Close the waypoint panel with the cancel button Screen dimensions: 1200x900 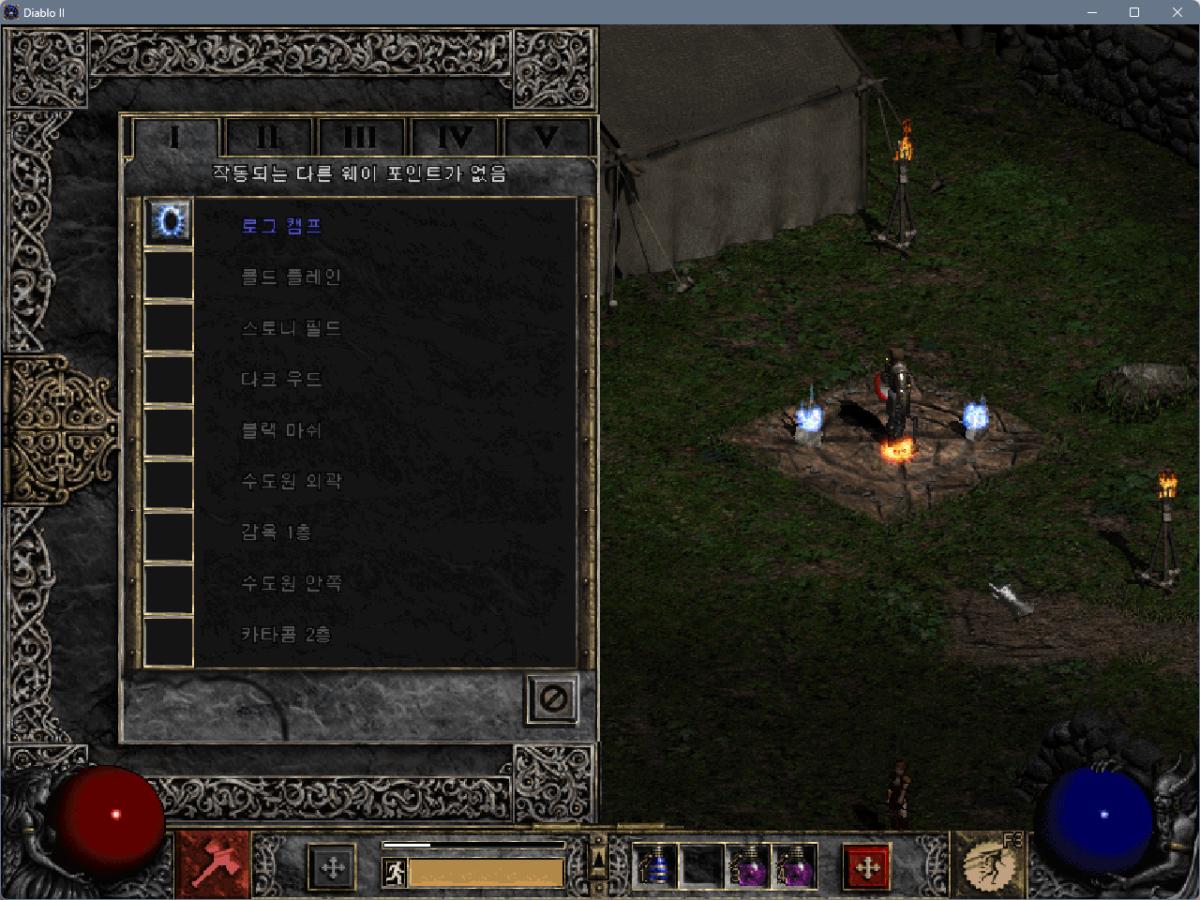(552, 698)
